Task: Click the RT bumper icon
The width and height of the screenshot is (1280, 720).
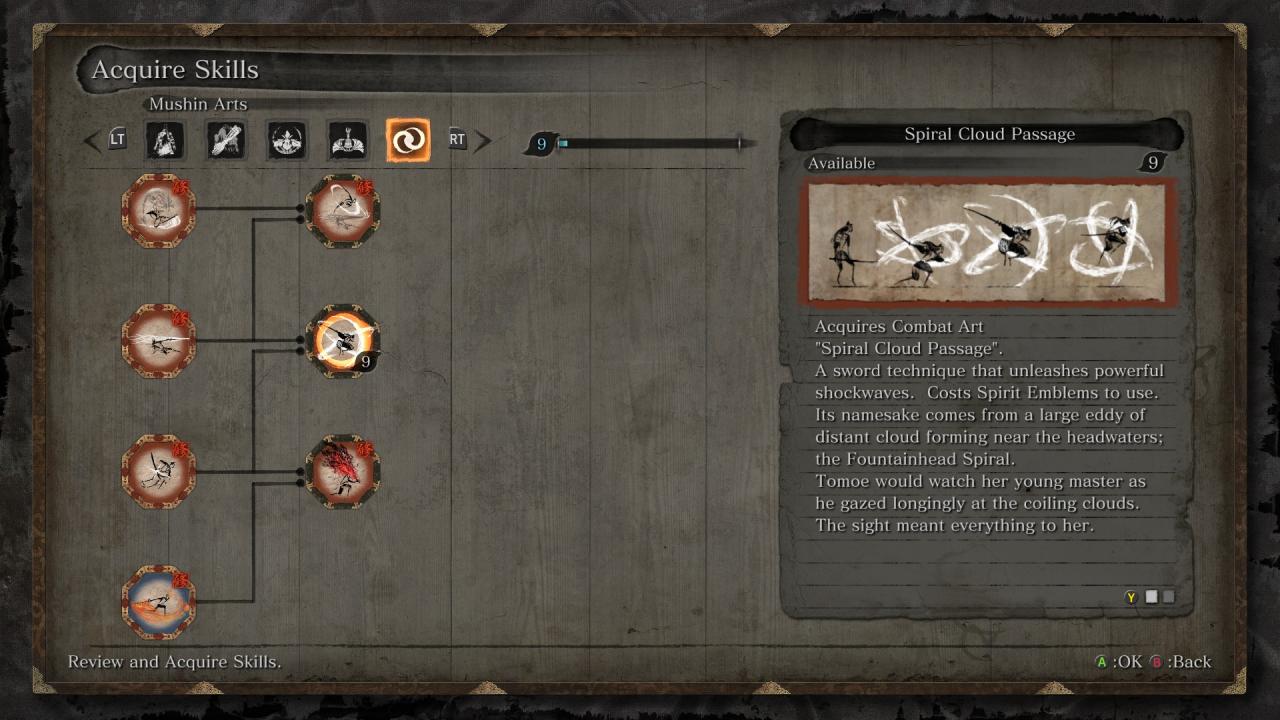Action: [x=457, y=140]
